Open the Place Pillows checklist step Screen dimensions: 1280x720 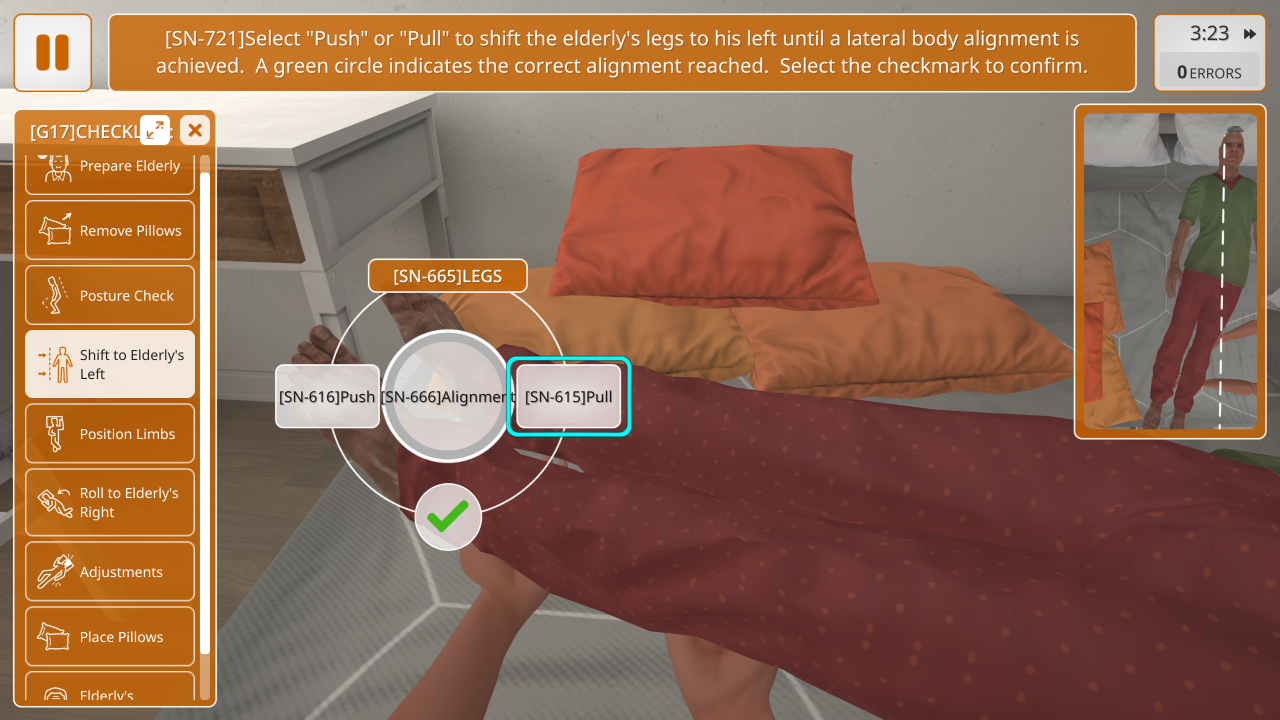click(x=110, y=637)
